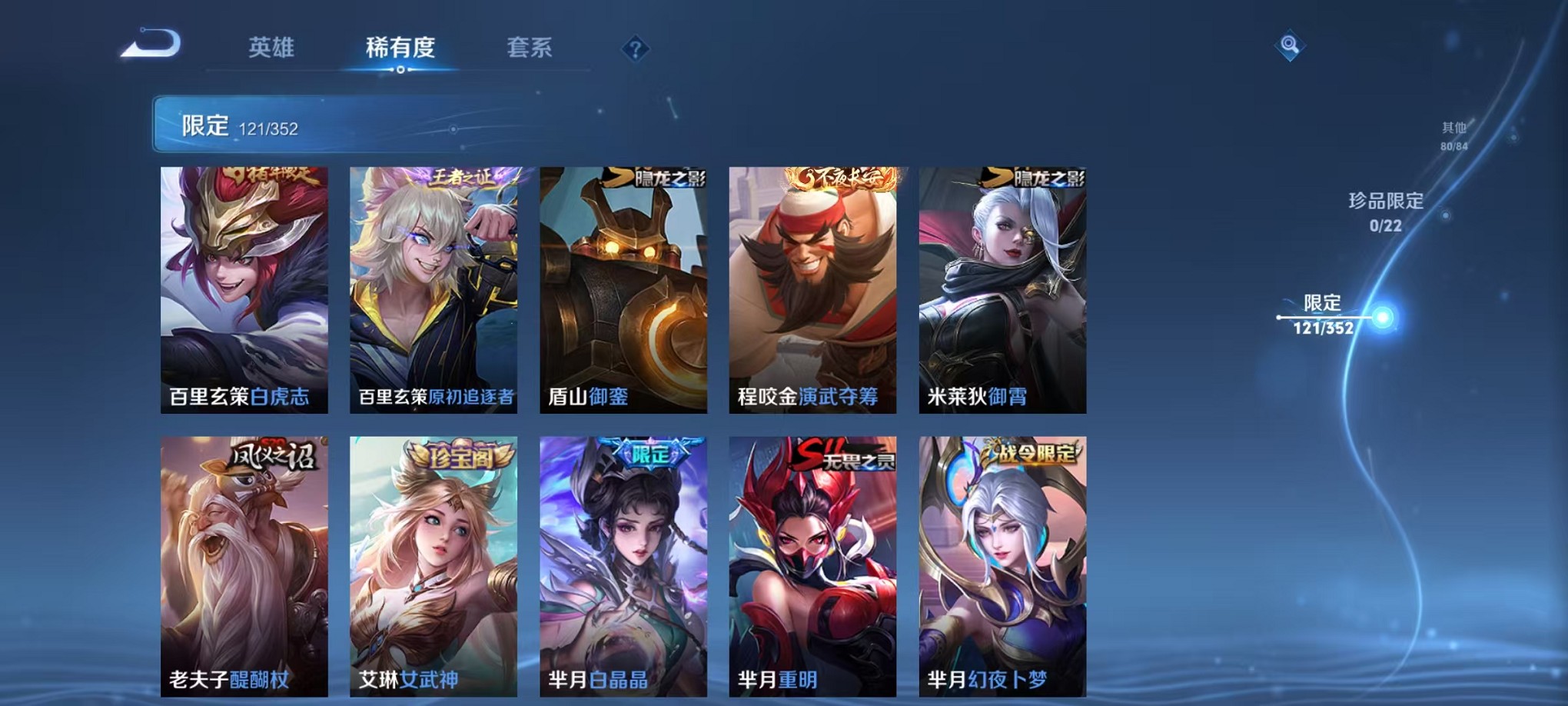Select the 稀有度 tab
The image size is (1568, 706).
pyautogui.click(x=400, y=48)
